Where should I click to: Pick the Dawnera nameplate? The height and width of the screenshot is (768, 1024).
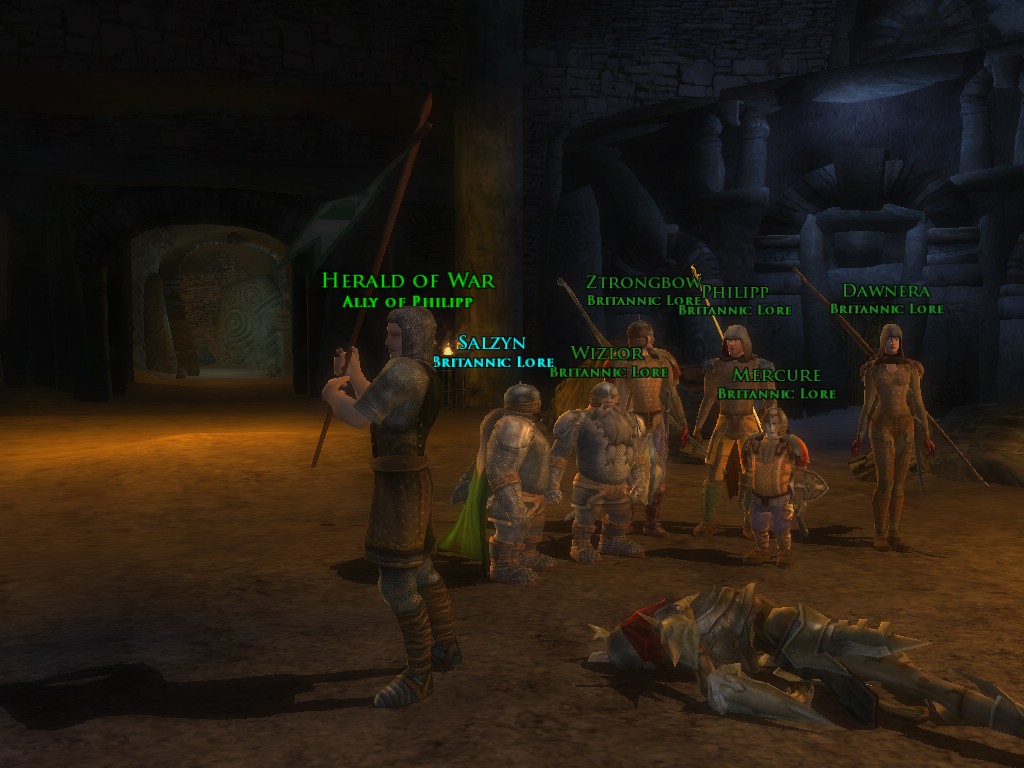tap(886, 291)
